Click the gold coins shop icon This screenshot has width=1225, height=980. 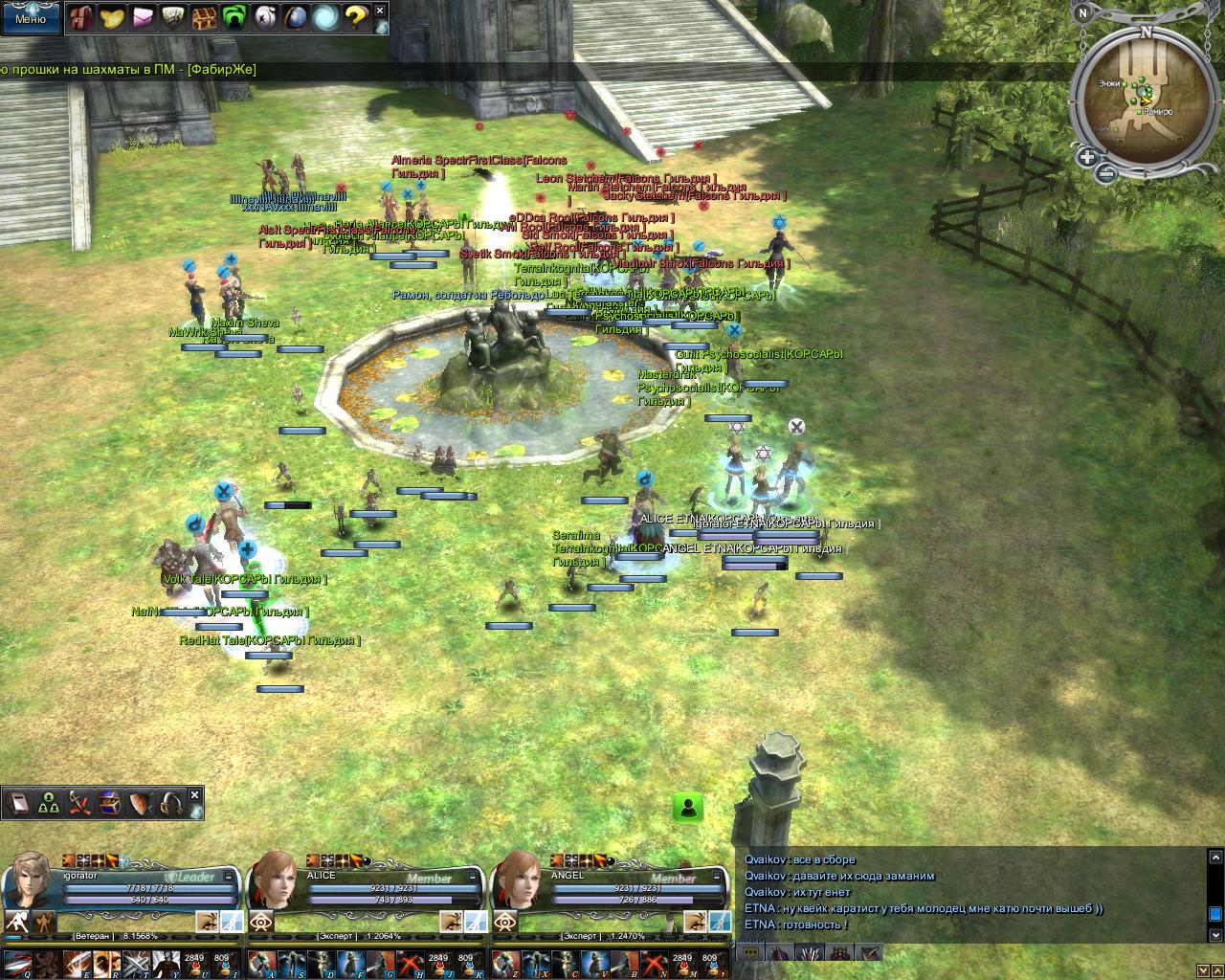[112, 17]
